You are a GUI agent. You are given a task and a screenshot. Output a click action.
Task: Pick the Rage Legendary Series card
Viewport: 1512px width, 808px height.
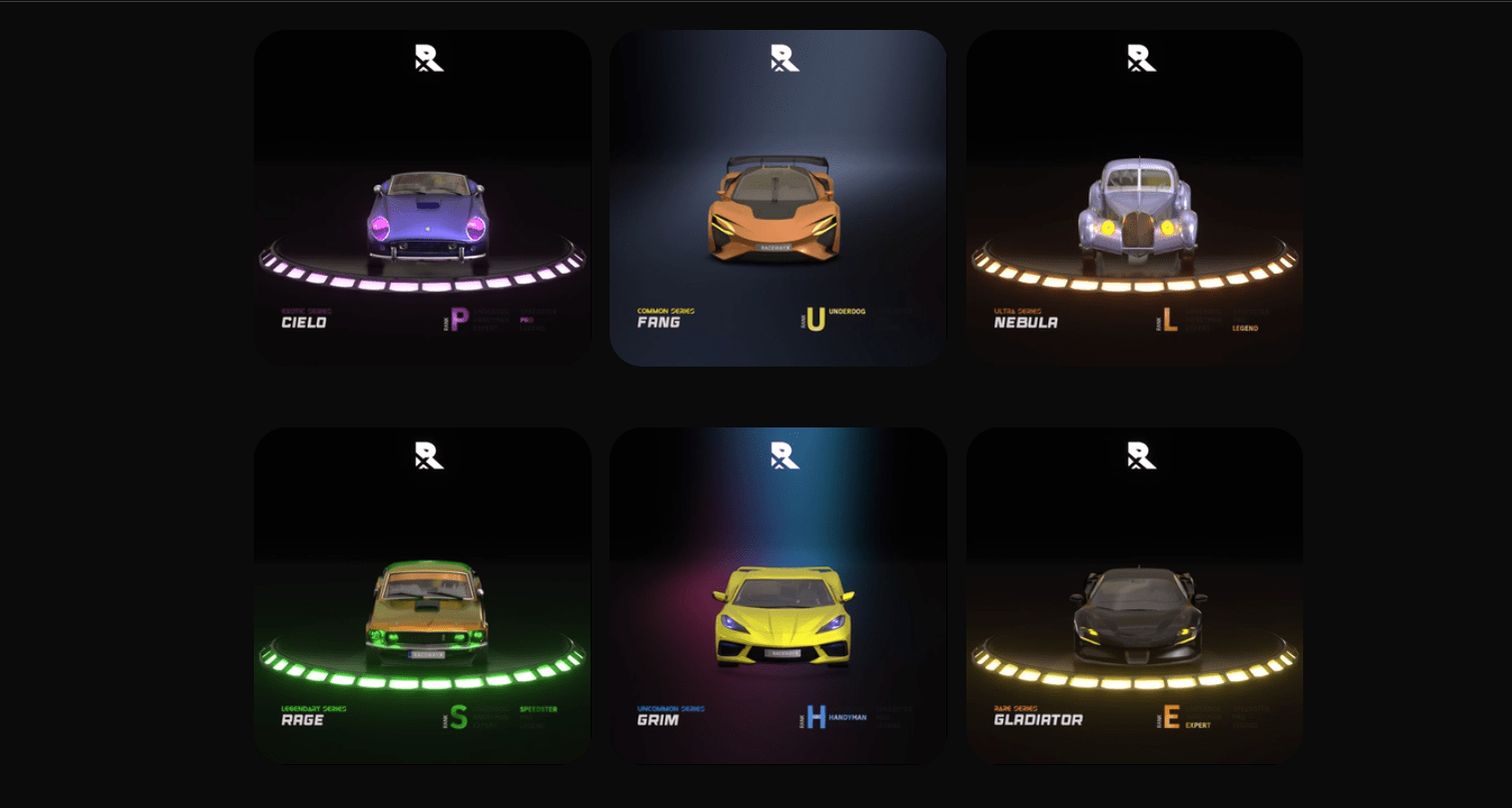423,595
